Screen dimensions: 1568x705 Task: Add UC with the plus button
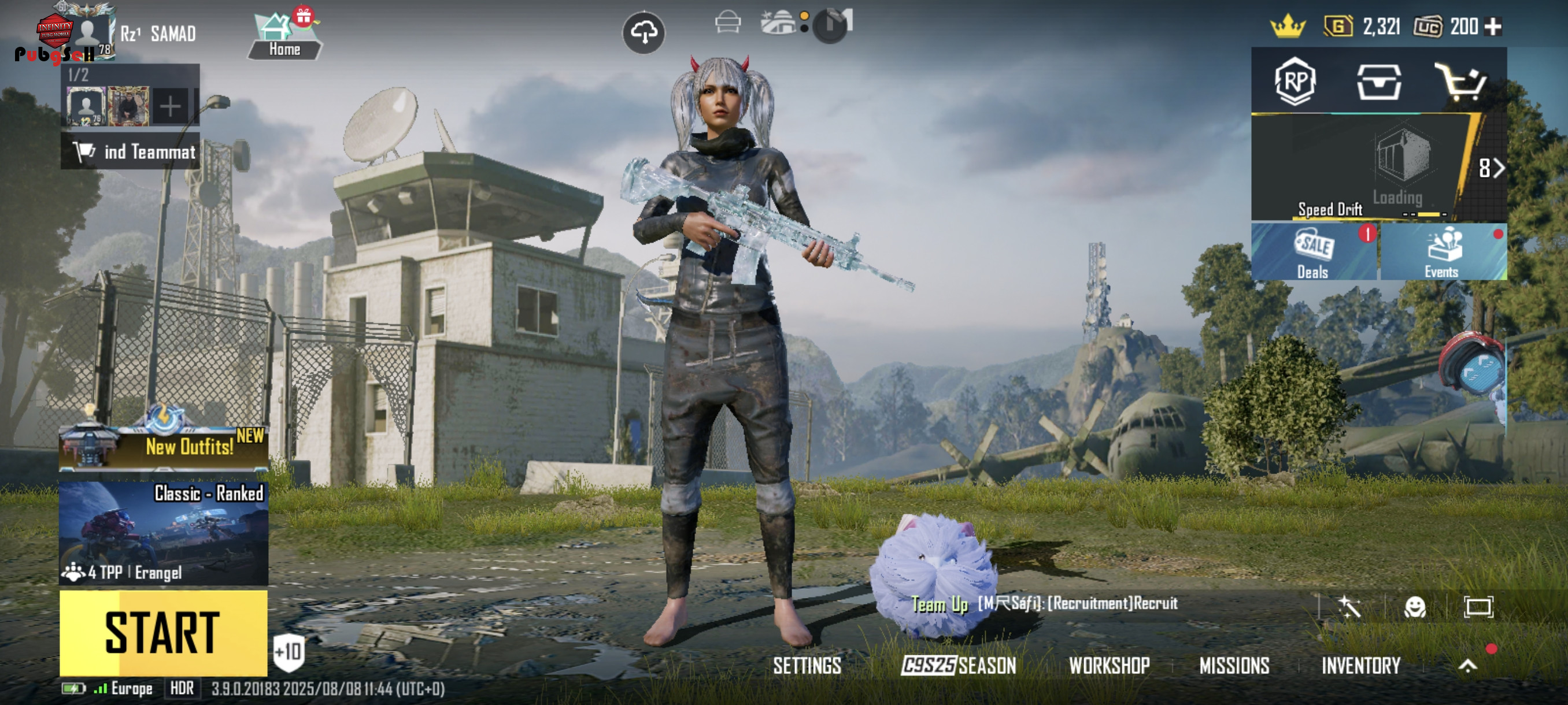[1493, 27]
